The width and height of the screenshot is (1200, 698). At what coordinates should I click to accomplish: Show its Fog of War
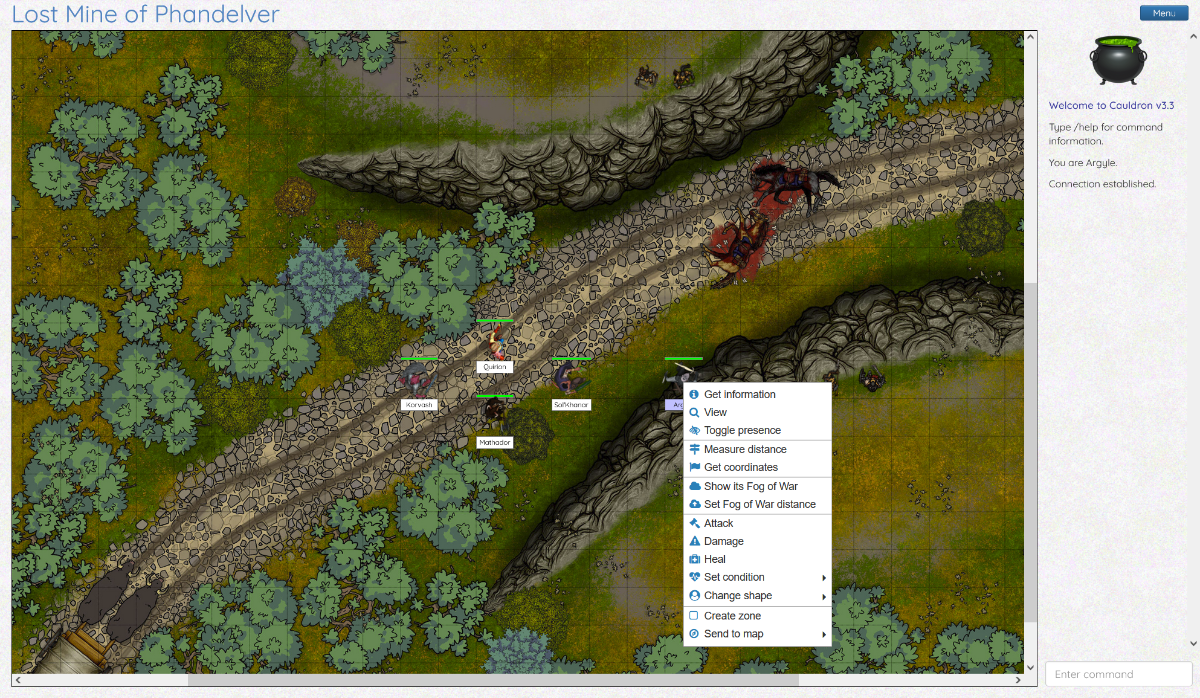pyautogui.click(x=750, y=486)
